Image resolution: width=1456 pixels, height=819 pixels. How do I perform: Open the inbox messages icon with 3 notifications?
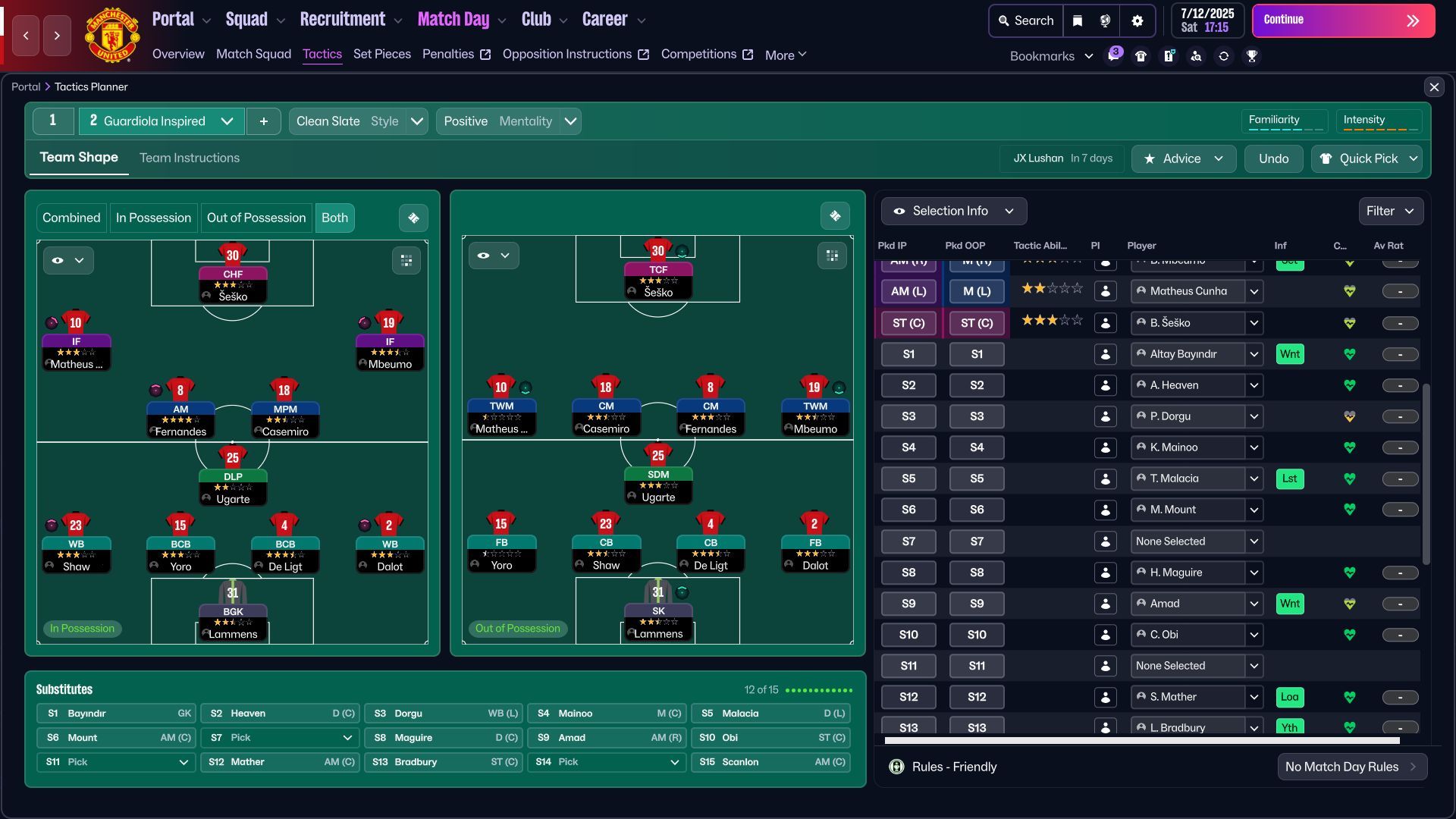1113,55
